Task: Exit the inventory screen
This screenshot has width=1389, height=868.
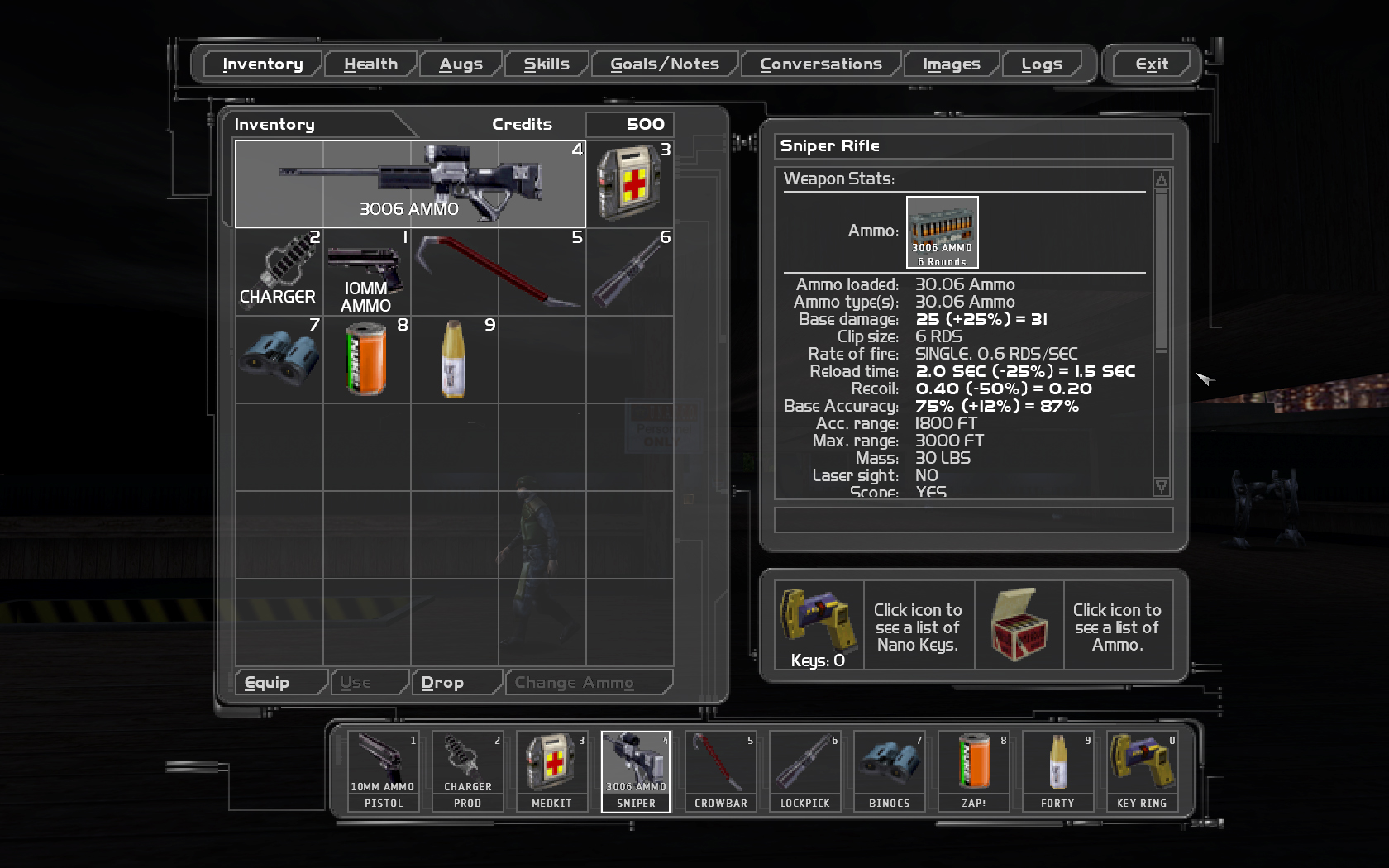Action: tap(1151, 64)
